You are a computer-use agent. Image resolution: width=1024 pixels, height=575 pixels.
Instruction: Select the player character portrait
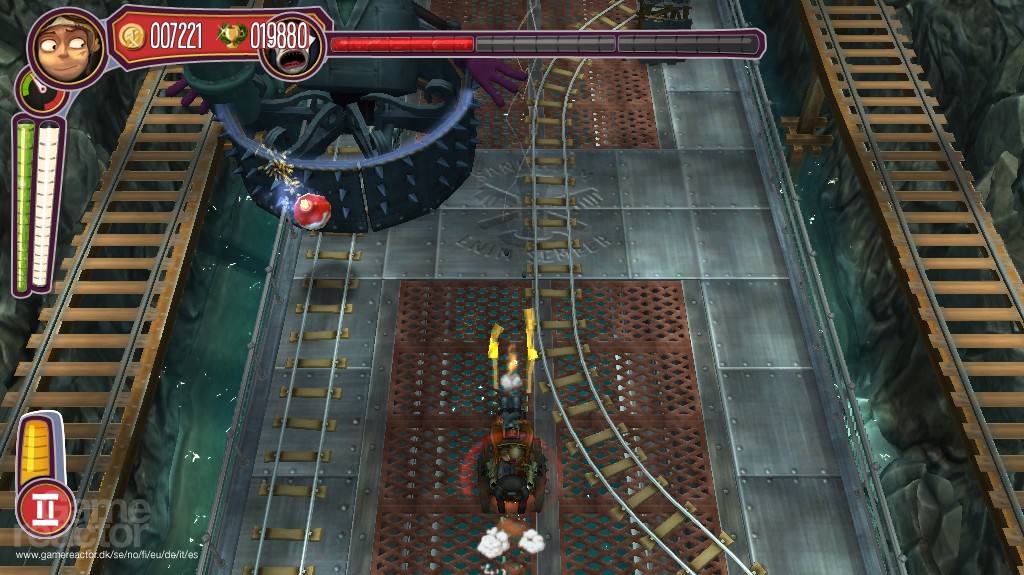pos(66,48)
